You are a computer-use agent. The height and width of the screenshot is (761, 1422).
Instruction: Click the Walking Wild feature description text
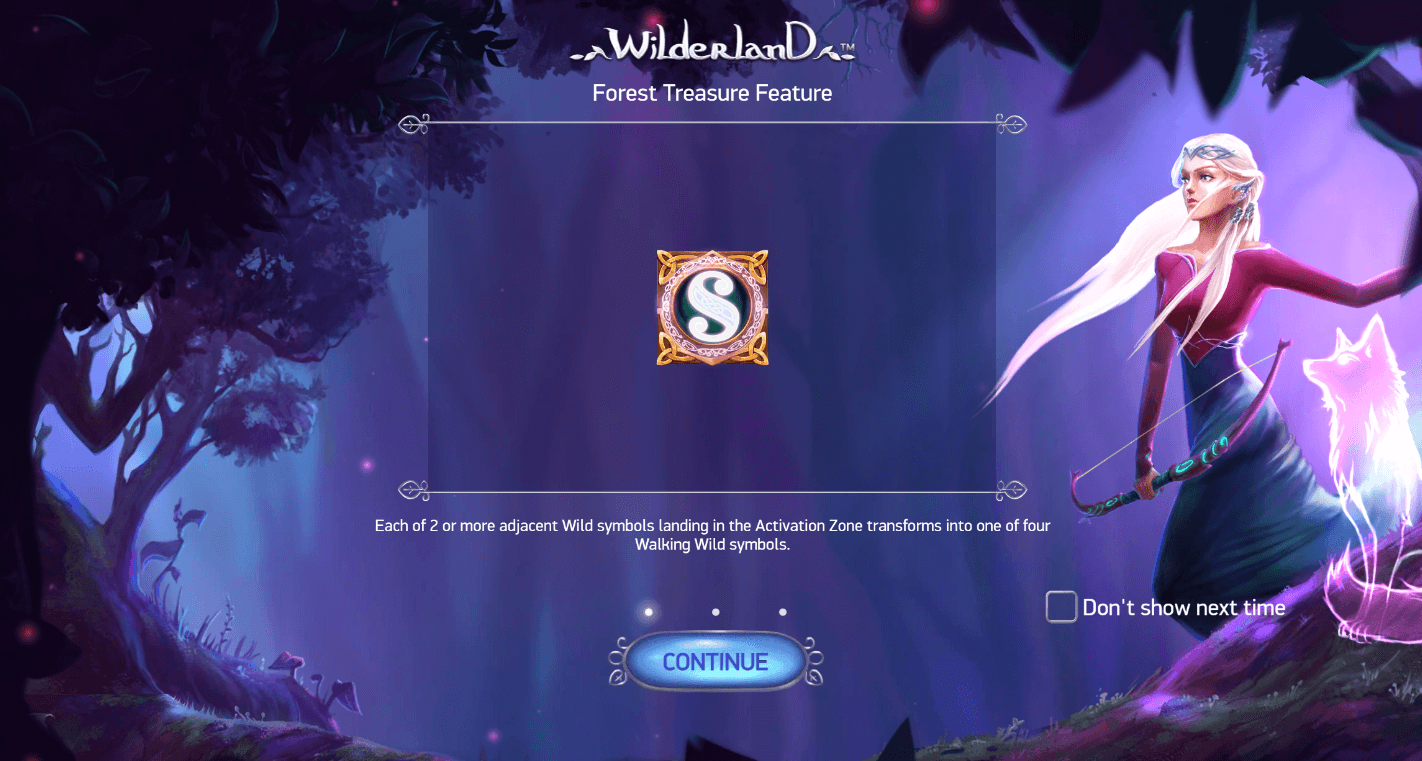712,535
